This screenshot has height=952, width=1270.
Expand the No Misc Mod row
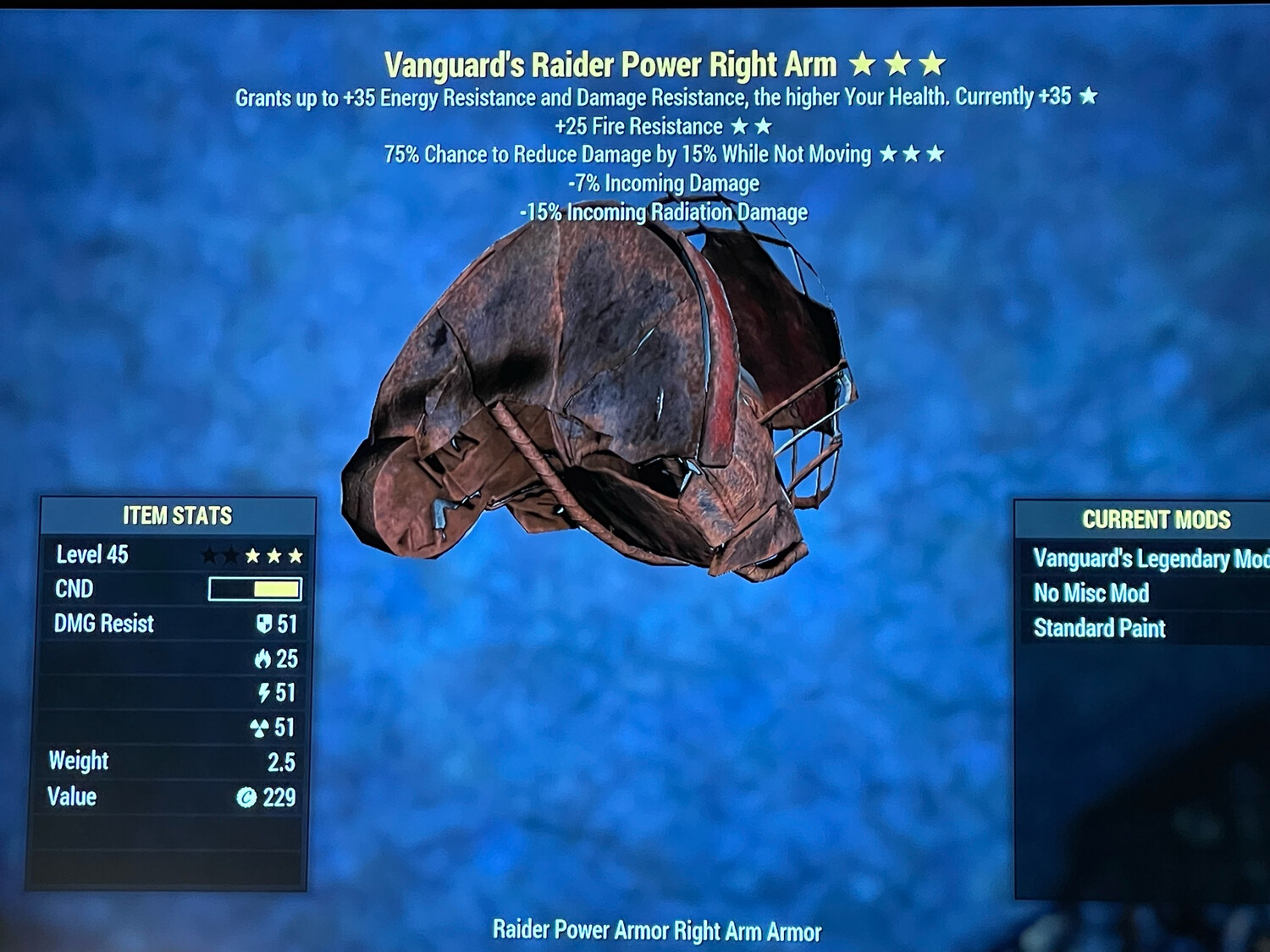coord(1091,593)
